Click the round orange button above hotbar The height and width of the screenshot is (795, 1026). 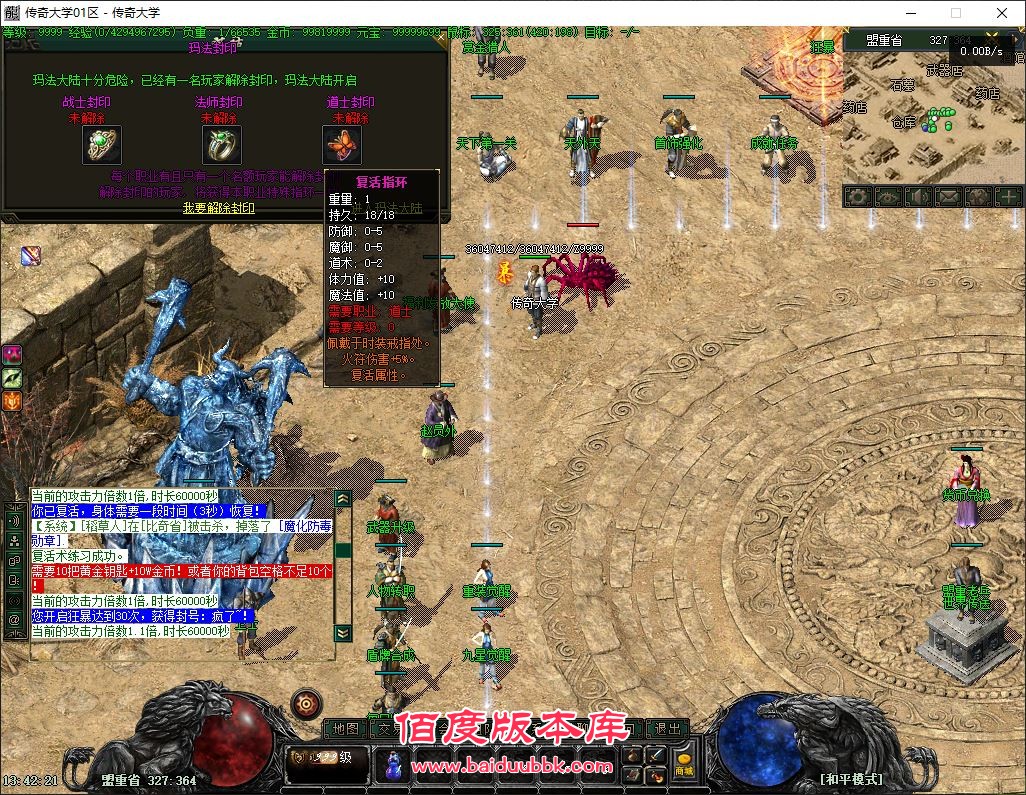point(306,704)
